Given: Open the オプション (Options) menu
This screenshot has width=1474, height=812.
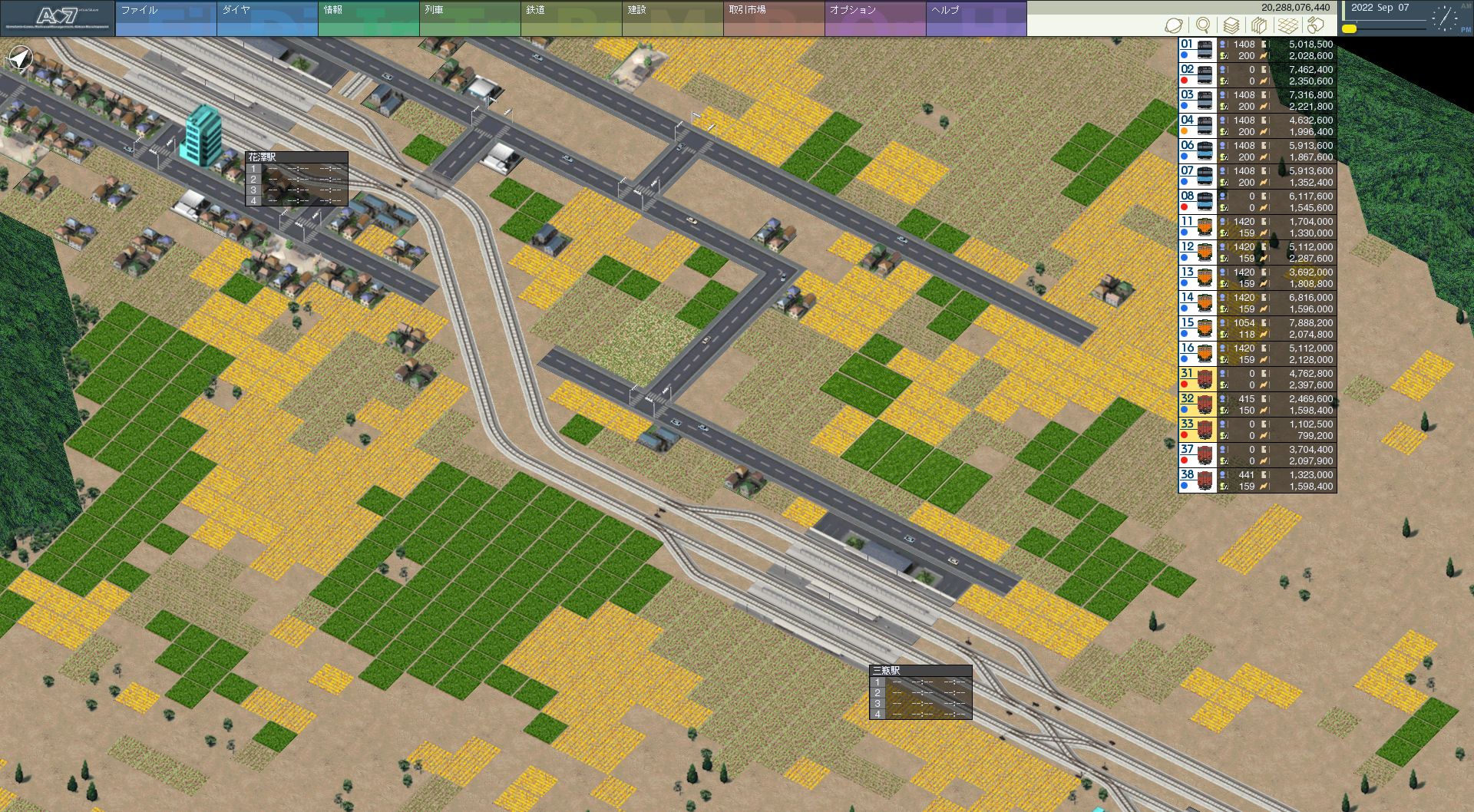Looking at the screenshot, I should (x=874, y=18).
